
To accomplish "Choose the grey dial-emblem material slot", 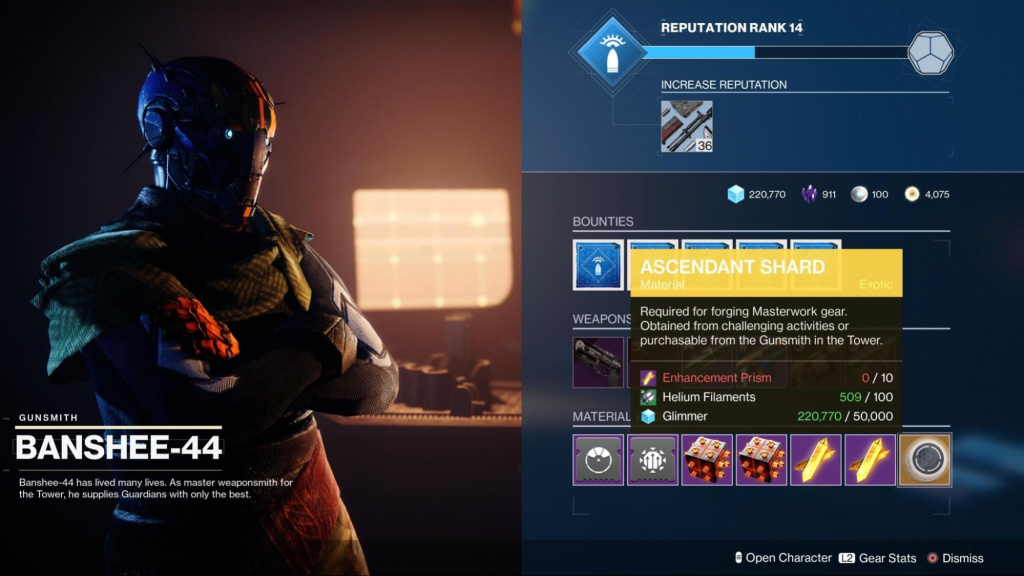I will (x=598, y=460).
